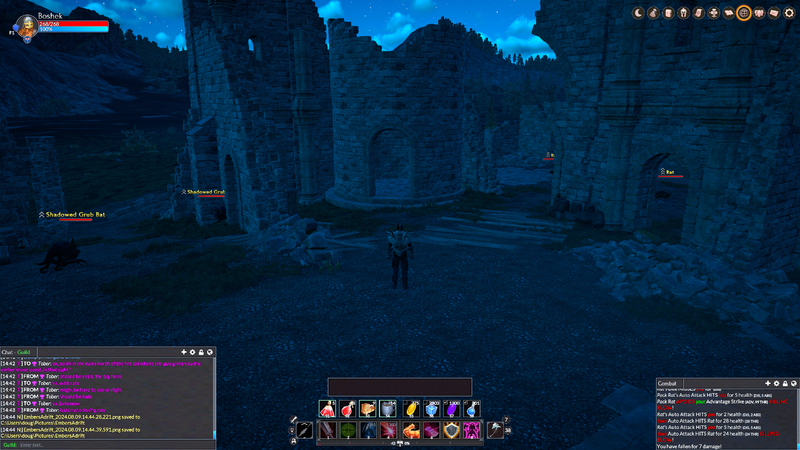Add a new chat tab with plus
This screenshot has width=800, height=450.
coord(183,352)
